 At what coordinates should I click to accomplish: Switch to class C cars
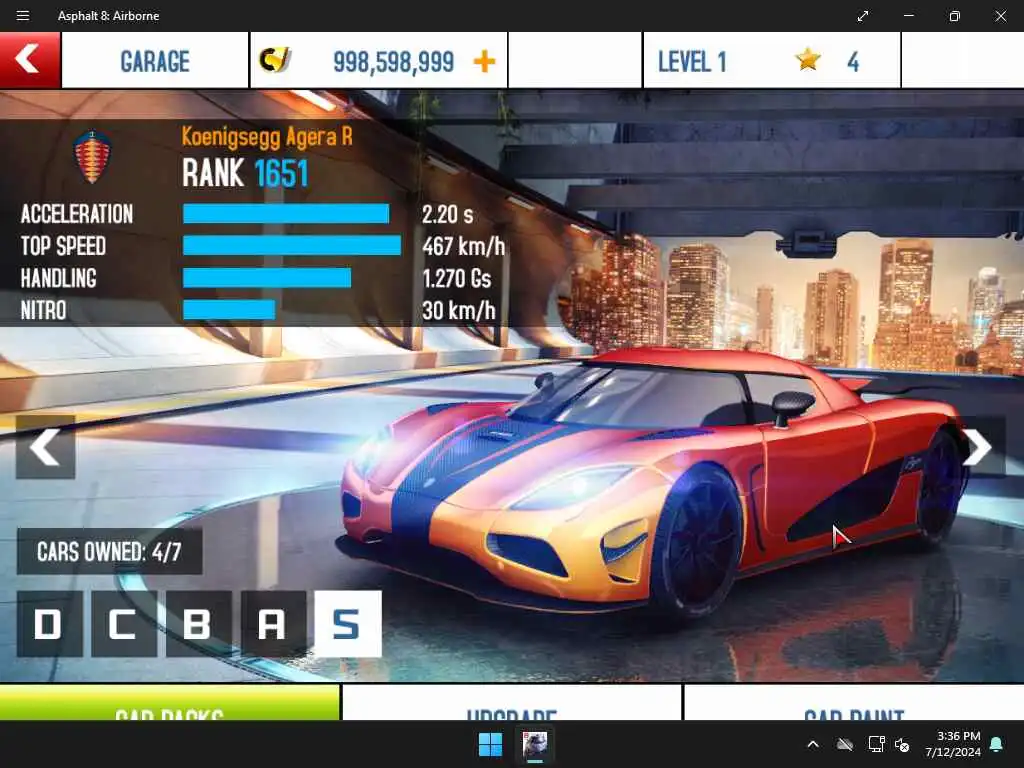click(x=123, y=624)
